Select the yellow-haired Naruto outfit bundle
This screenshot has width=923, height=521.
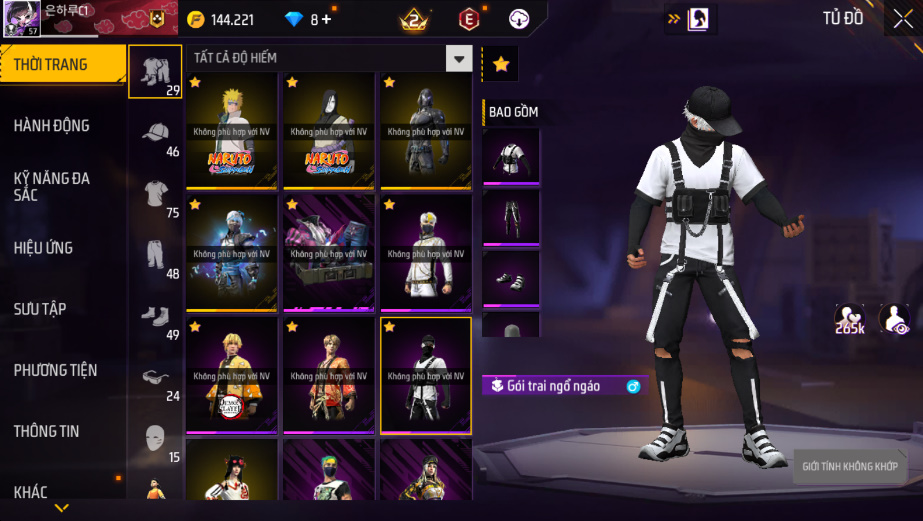pyautogui.click(x=232, y=130)
